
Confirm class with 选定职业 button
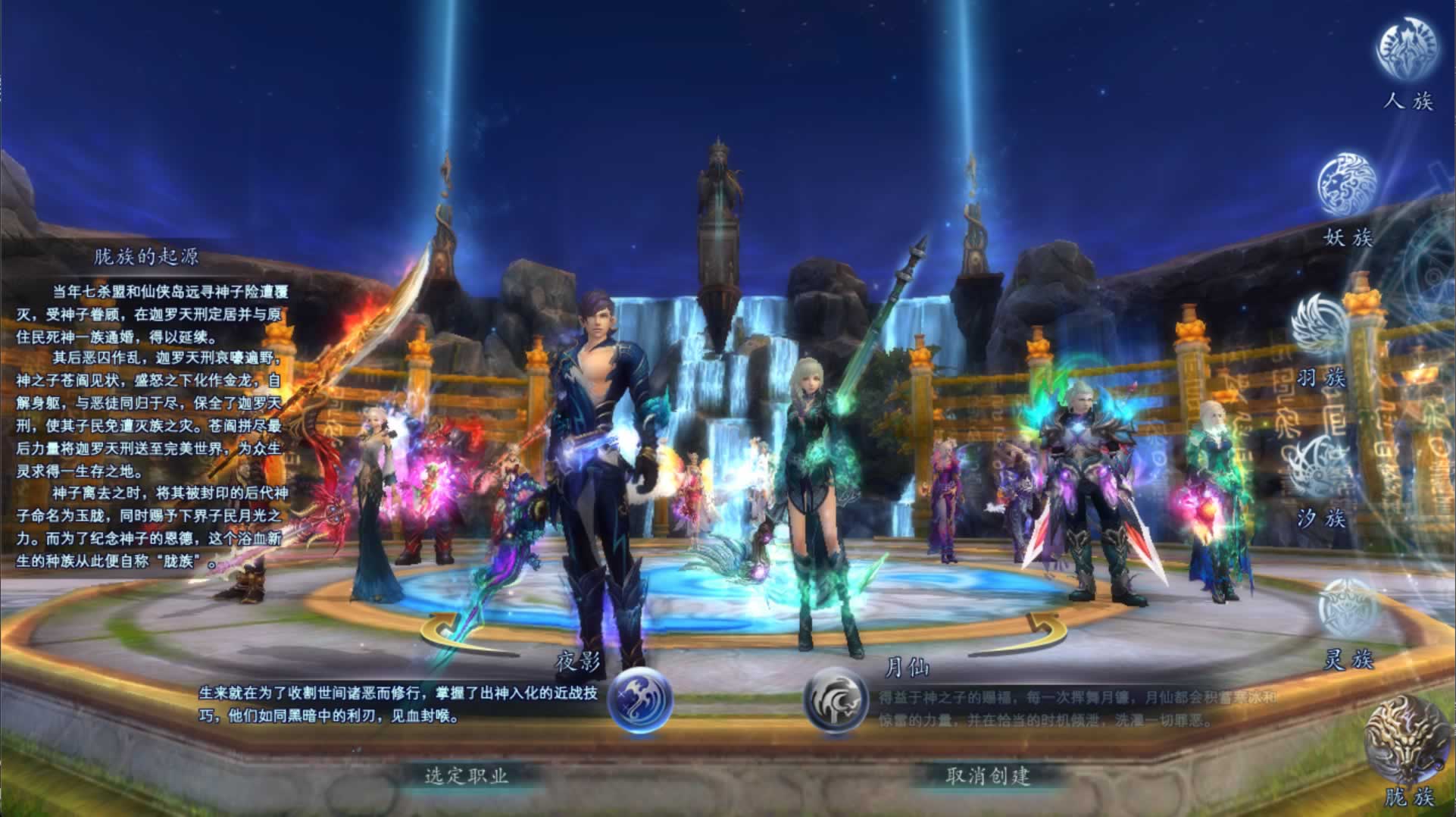pyautogui.click(x=466, y=775)
